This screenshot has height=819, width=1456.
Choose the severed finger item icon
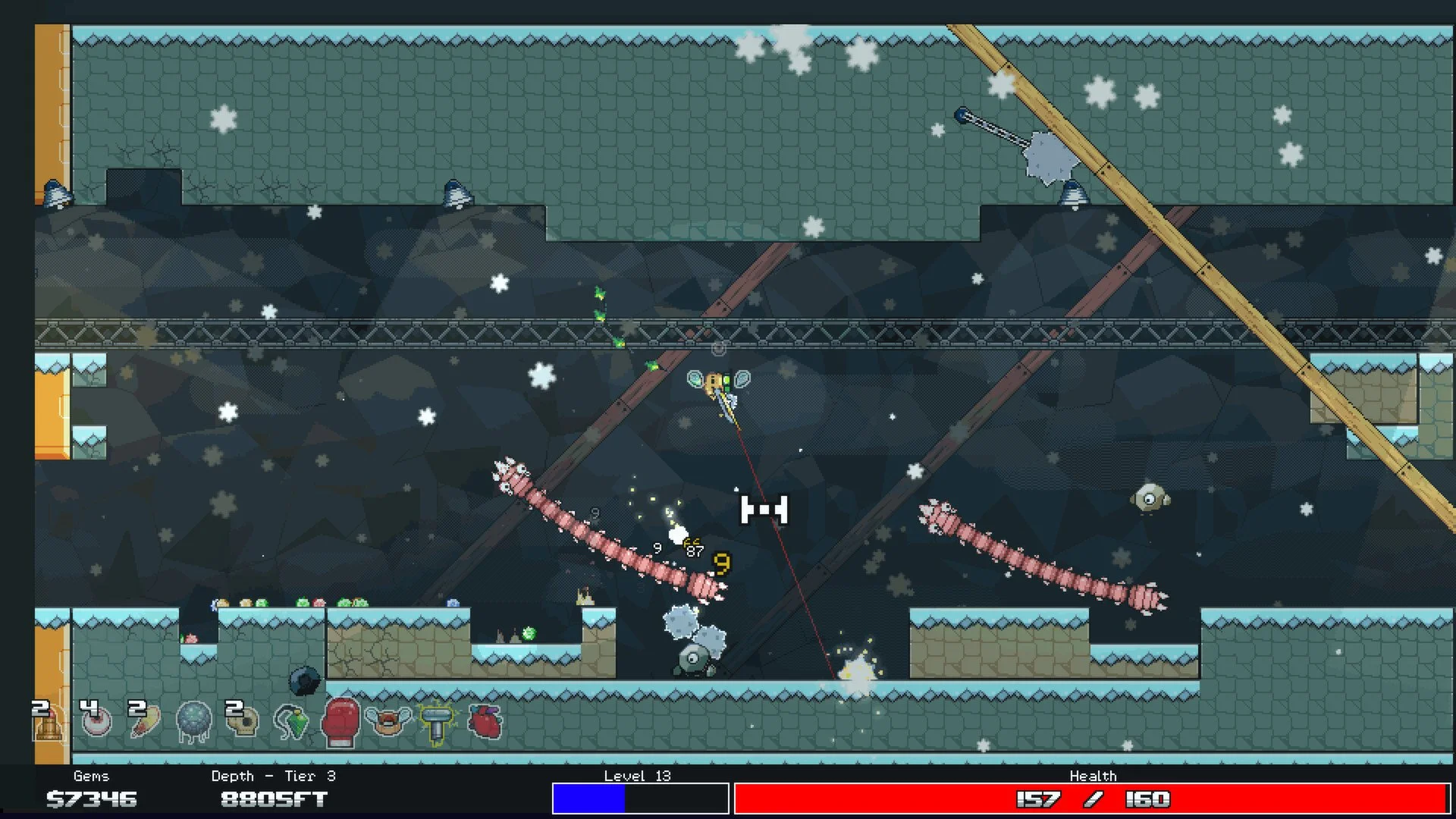point(144,722)
